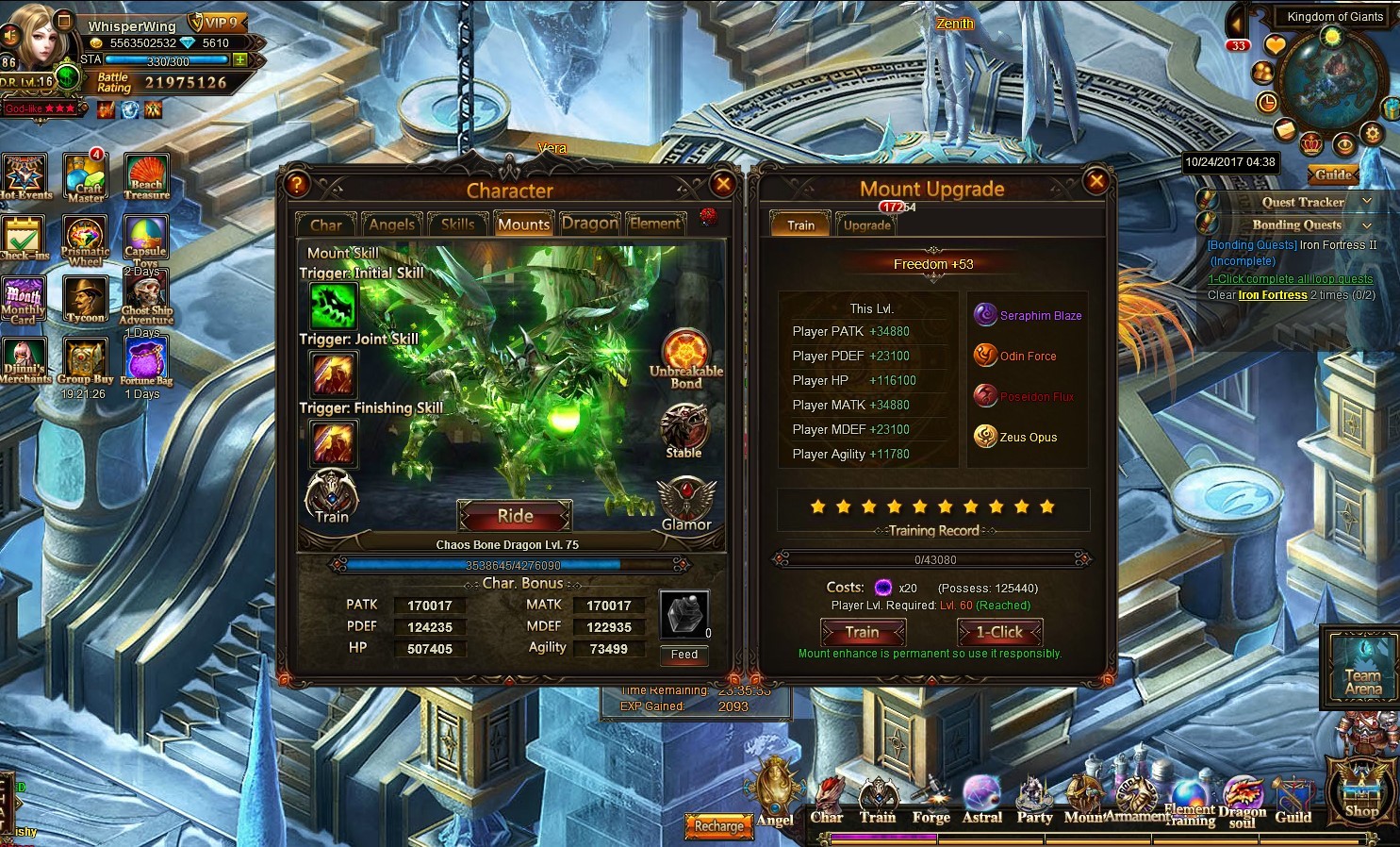
Task: View the Unbreakable Bond feature
Action: tap(685, 357)
